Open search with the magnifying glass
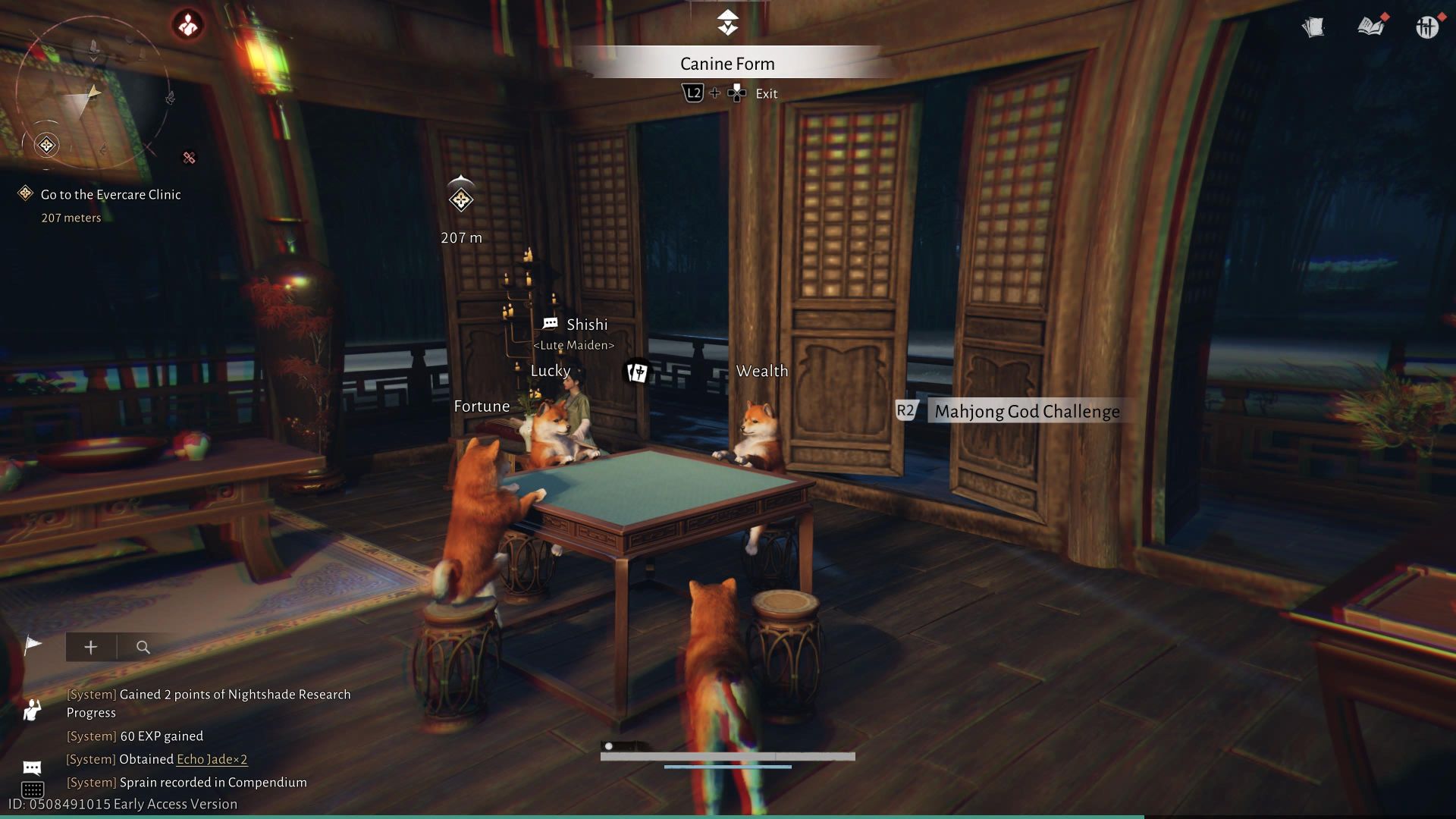 coord(143,648)
